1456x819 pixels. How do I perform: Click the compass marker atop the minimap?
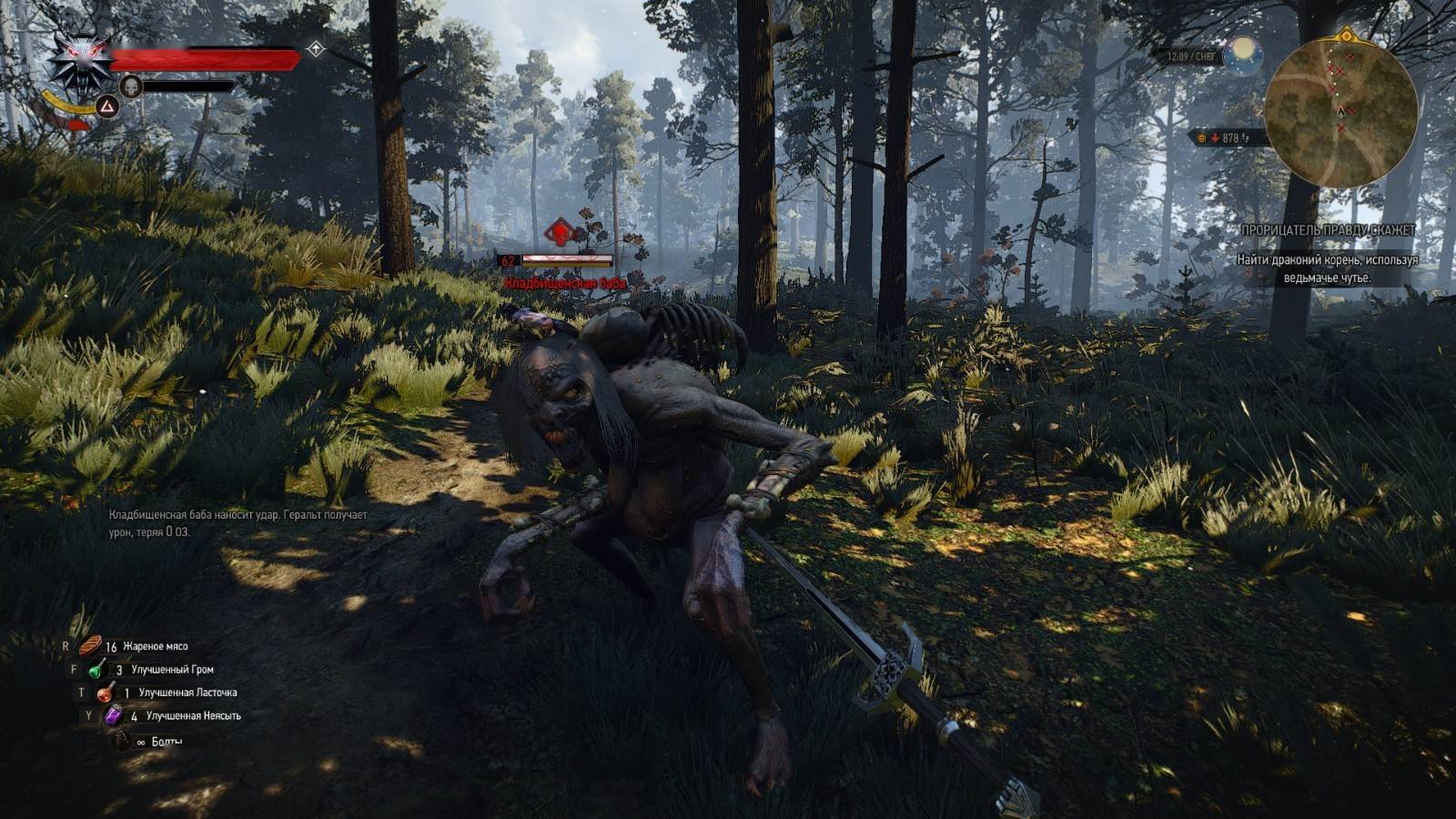pyautogui.click(x=1347, y=35)
